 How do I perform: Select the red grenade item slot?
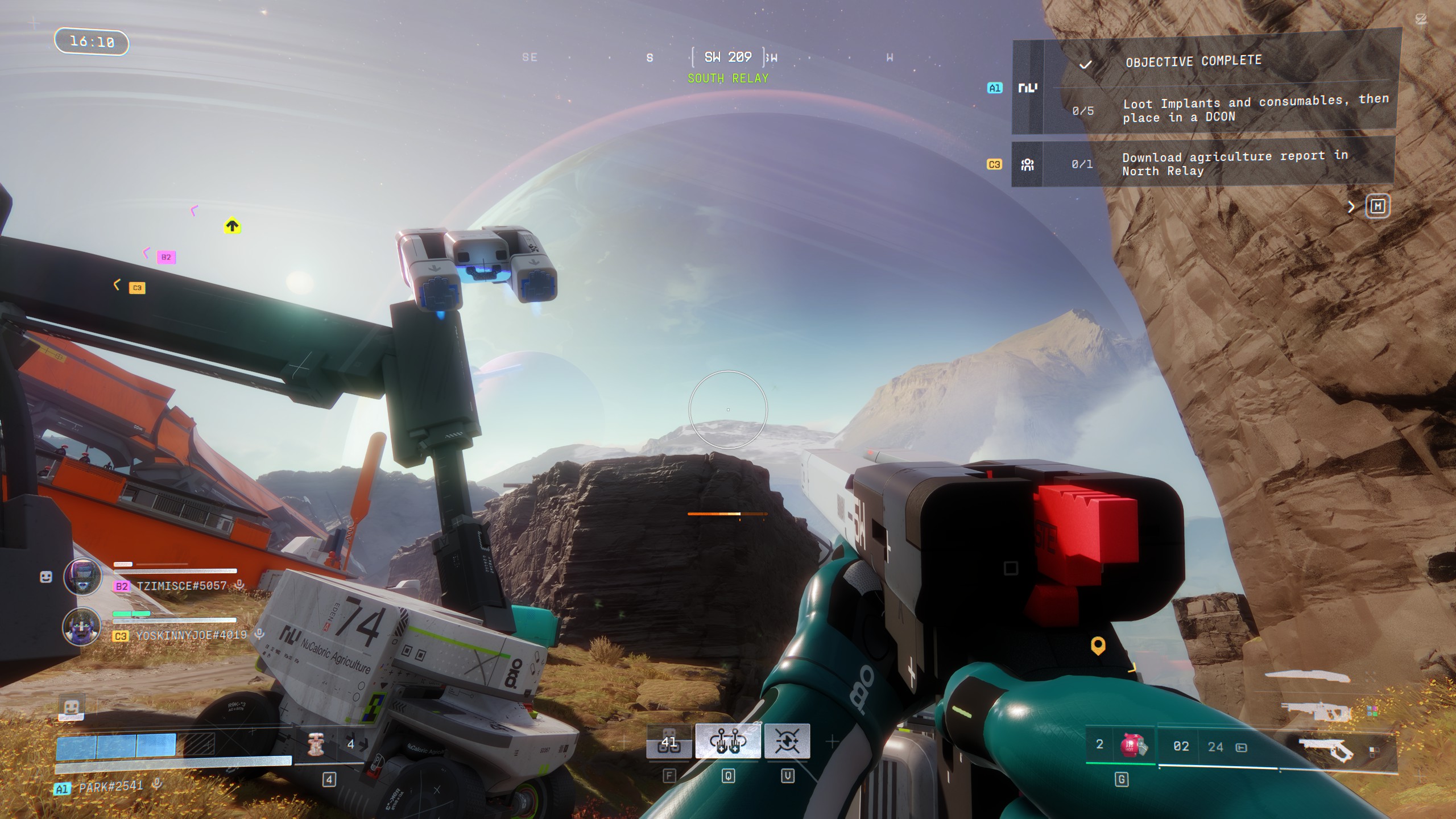tap(1133, 745)
